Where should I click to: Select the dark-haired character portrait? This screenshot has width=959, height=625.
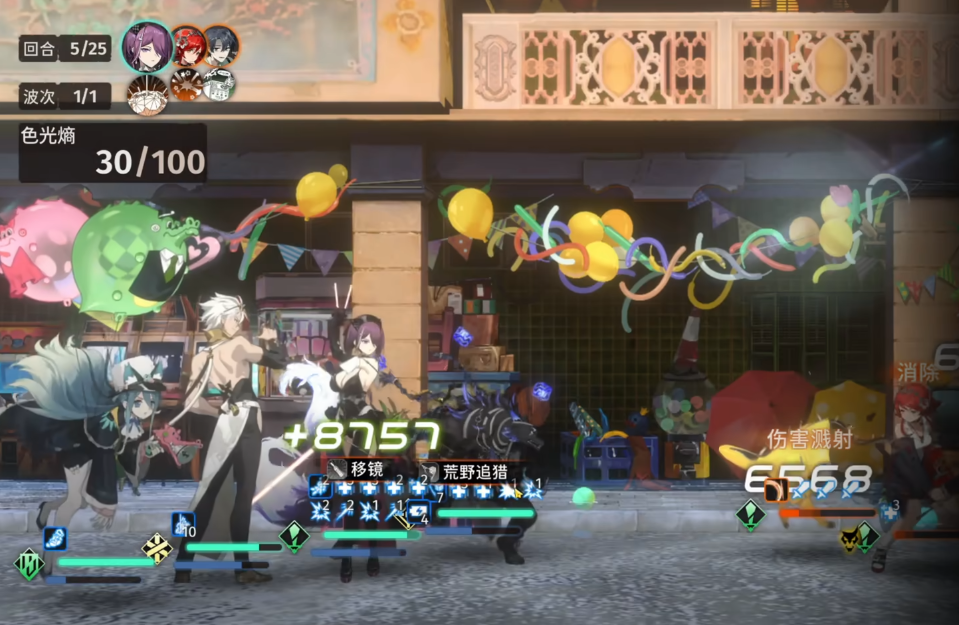pos(221,45)
